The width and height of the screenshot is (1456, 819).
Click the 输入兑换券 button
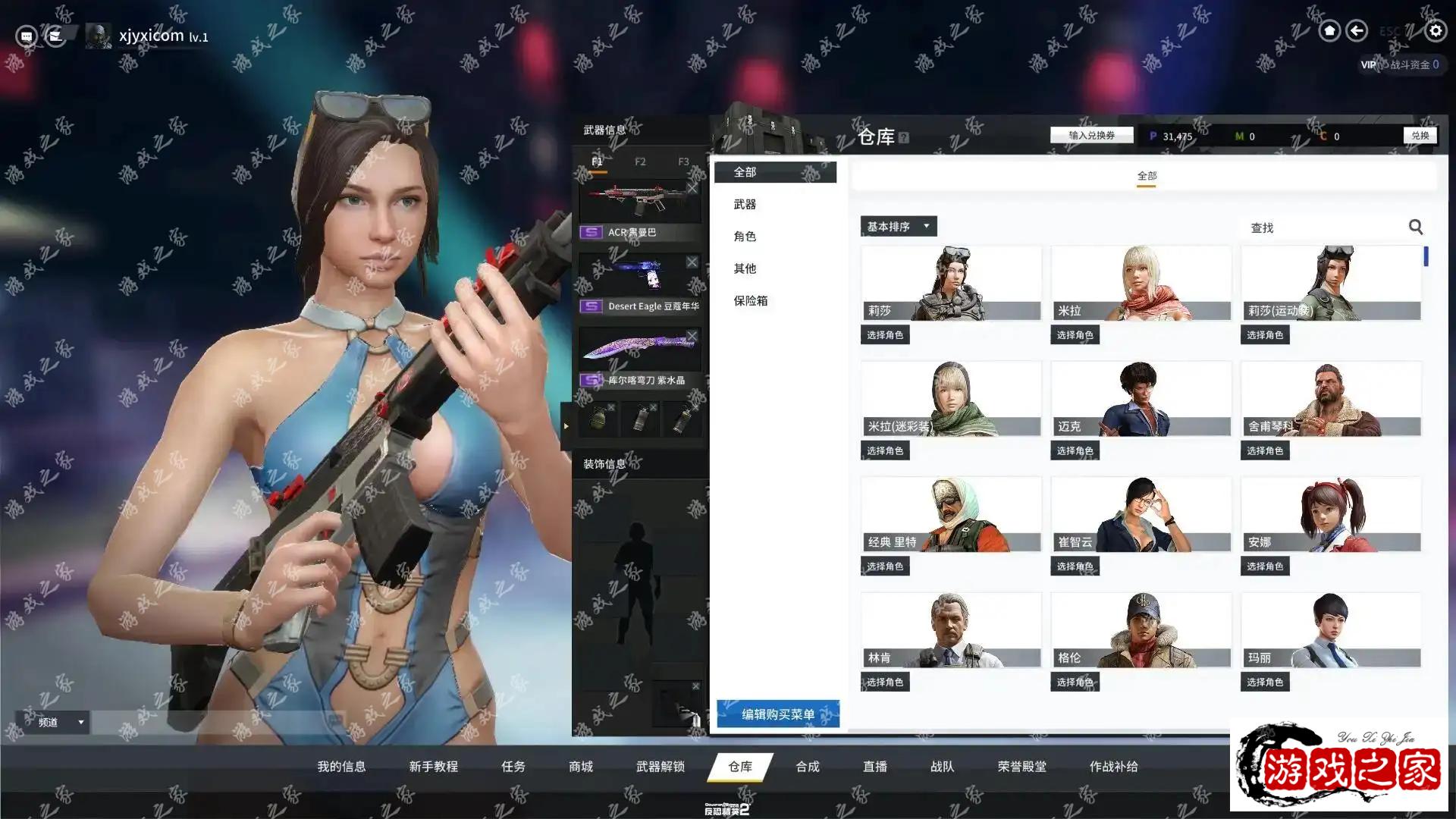click(1091, 136)
